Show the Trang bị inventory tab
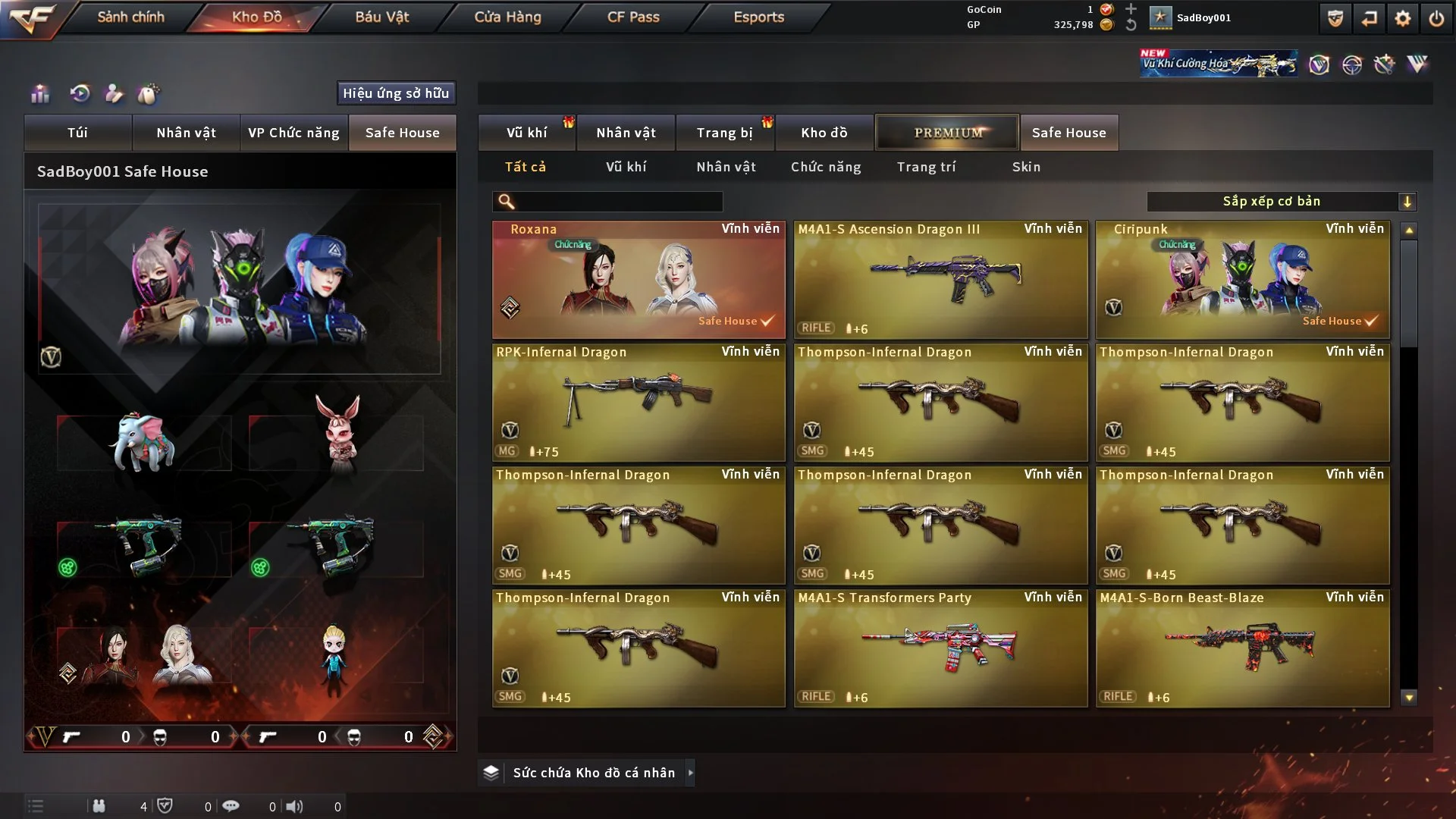The height and width of the screenshot is (819, 1456). [724, 133]
